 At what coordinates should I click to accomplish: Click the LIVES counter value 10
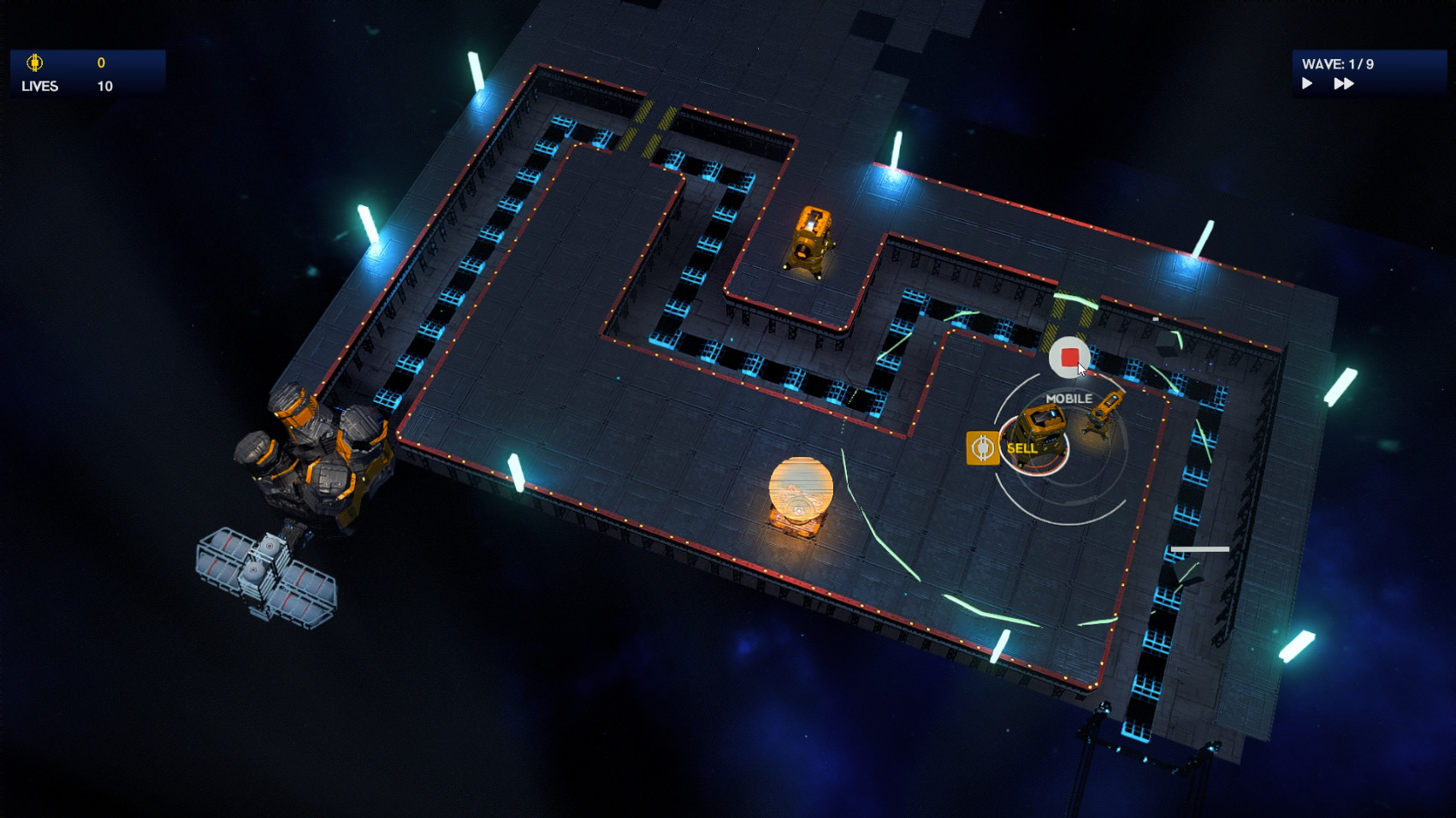tap(104, 86)
